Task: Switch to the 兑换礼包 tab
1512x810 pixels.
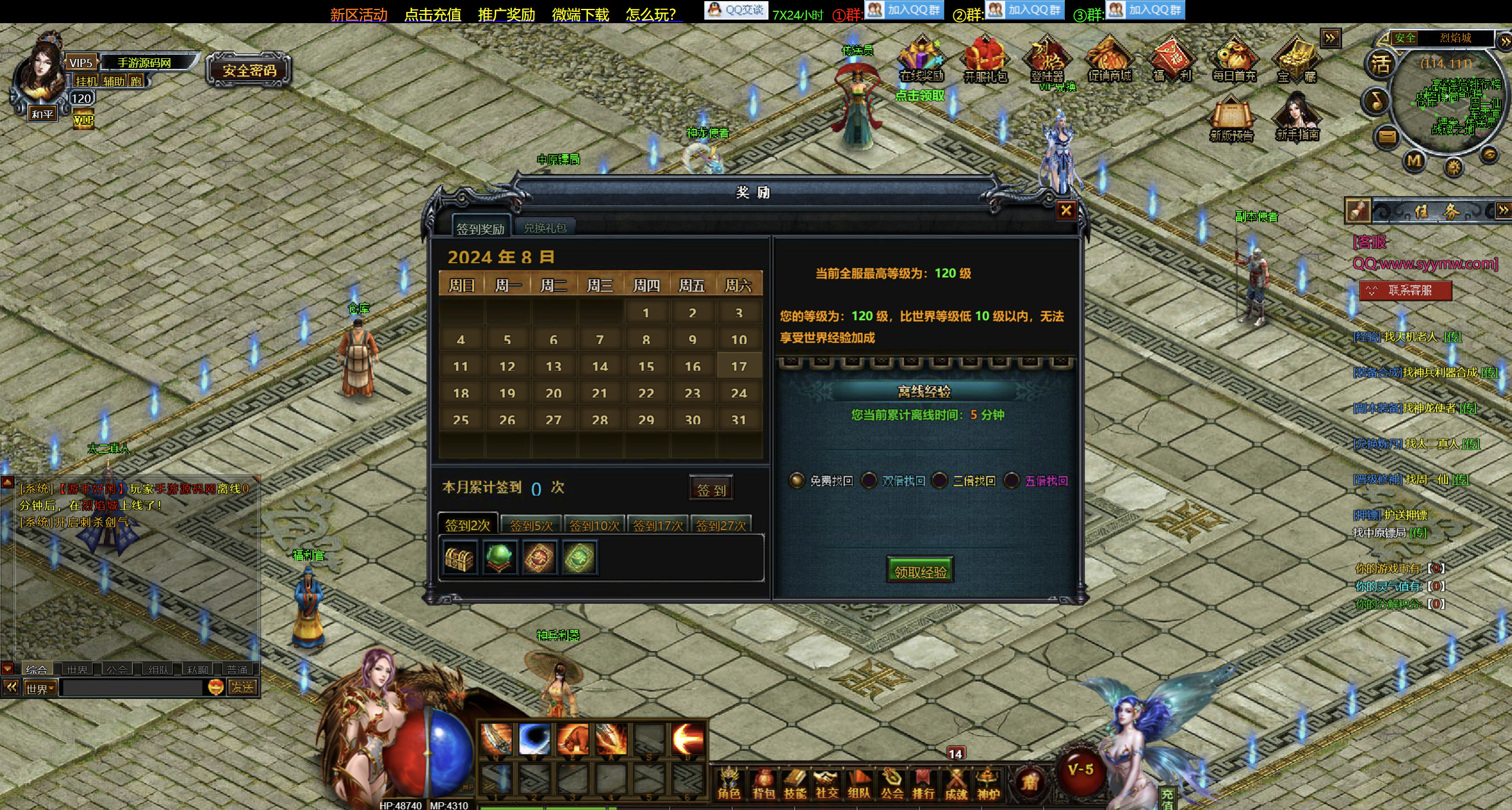Action: tap(545, 228)
